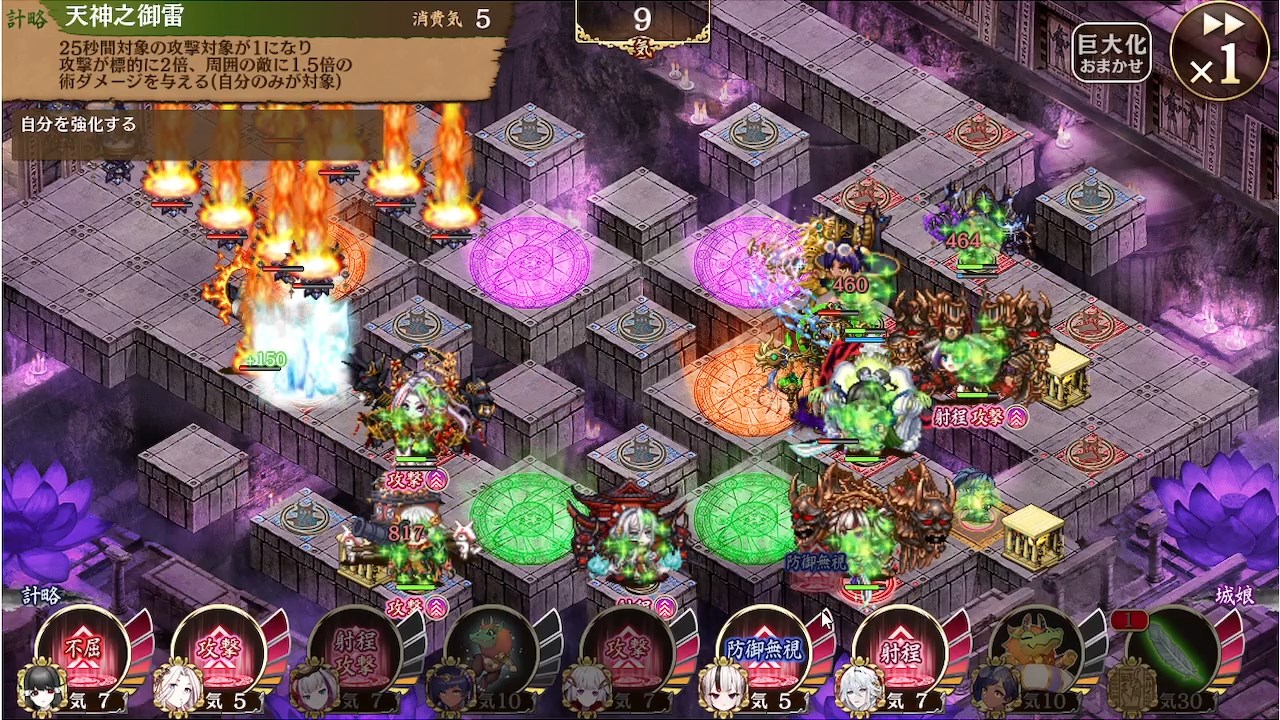The width and height of the screenshot is (1280, 720).
Task: Use the 攻撃 stratagem costing 5 ki
Action: [218, 650]
